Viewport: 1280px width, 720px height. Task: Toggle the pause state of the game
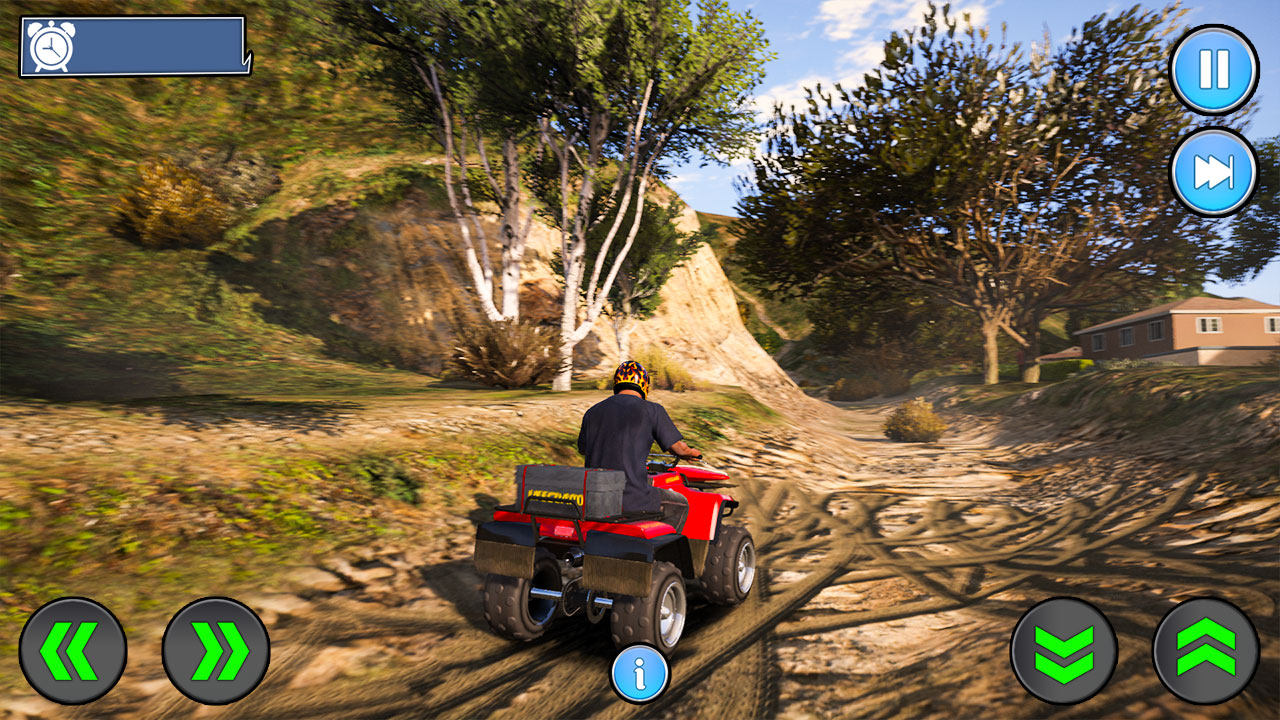point(1213,68)
